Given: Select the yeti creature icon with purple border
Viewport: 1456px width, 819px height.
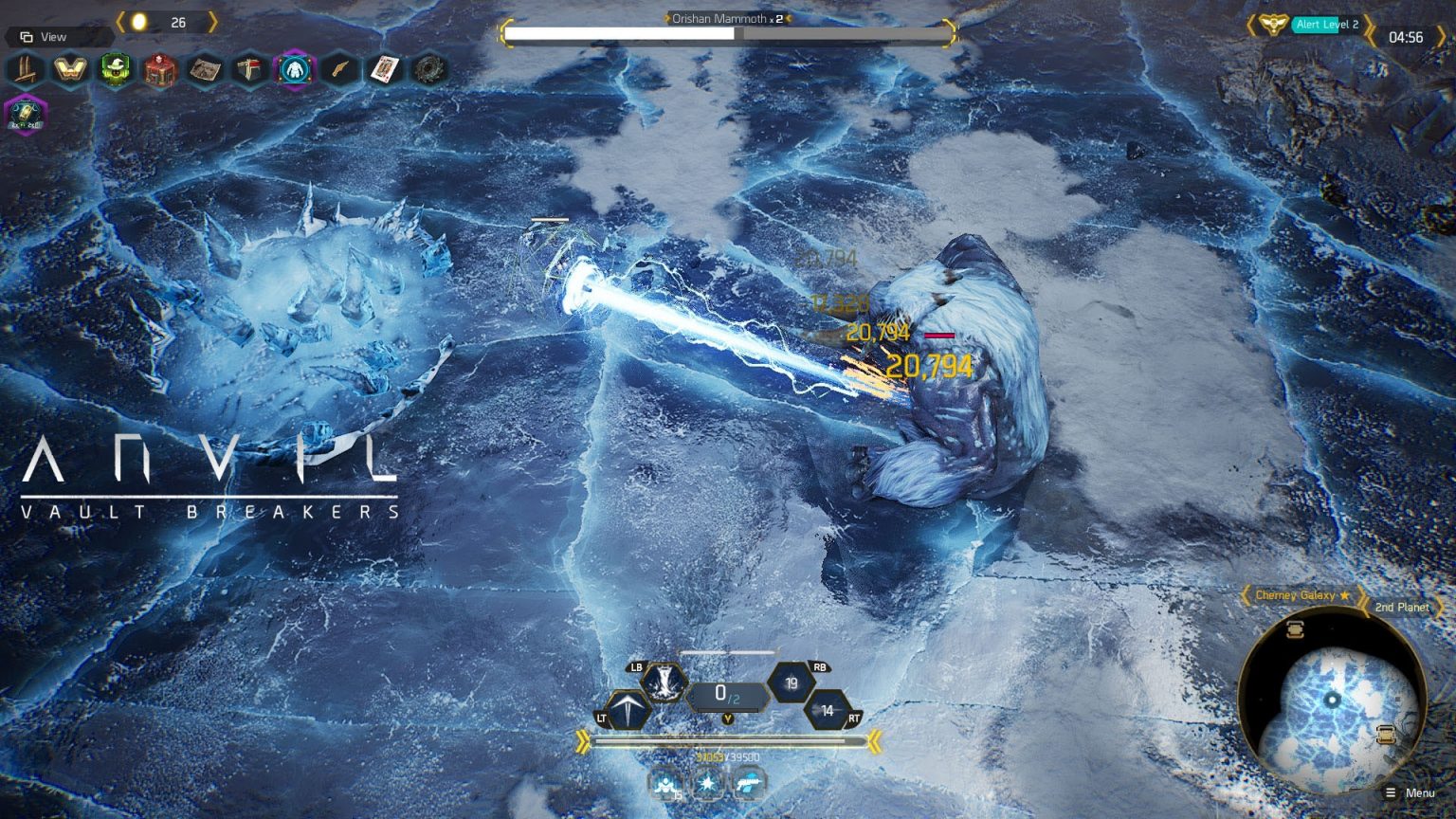Looking at the screenshot, I should 294,70.
